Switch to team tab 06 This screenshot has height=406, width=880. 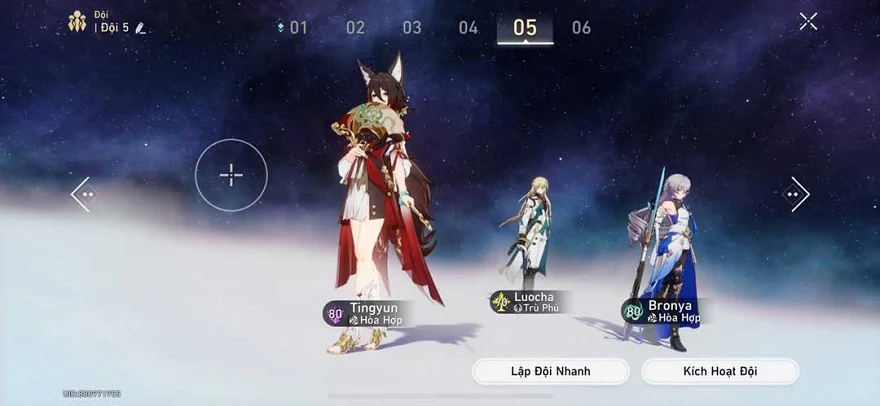581,28
